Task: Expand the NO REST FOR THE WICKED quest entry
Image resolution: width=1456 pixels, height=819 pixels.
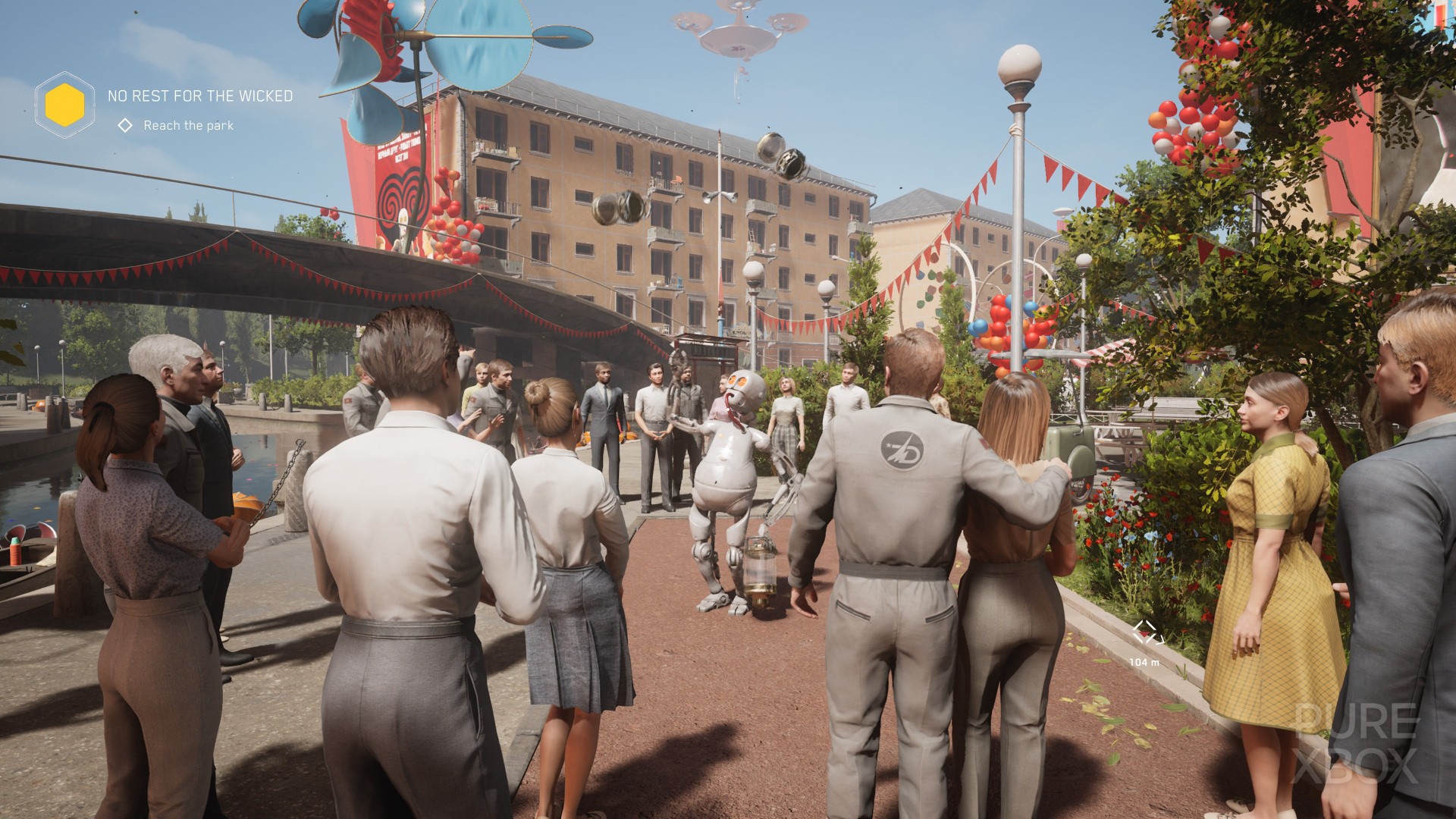Action: point(201,97)
